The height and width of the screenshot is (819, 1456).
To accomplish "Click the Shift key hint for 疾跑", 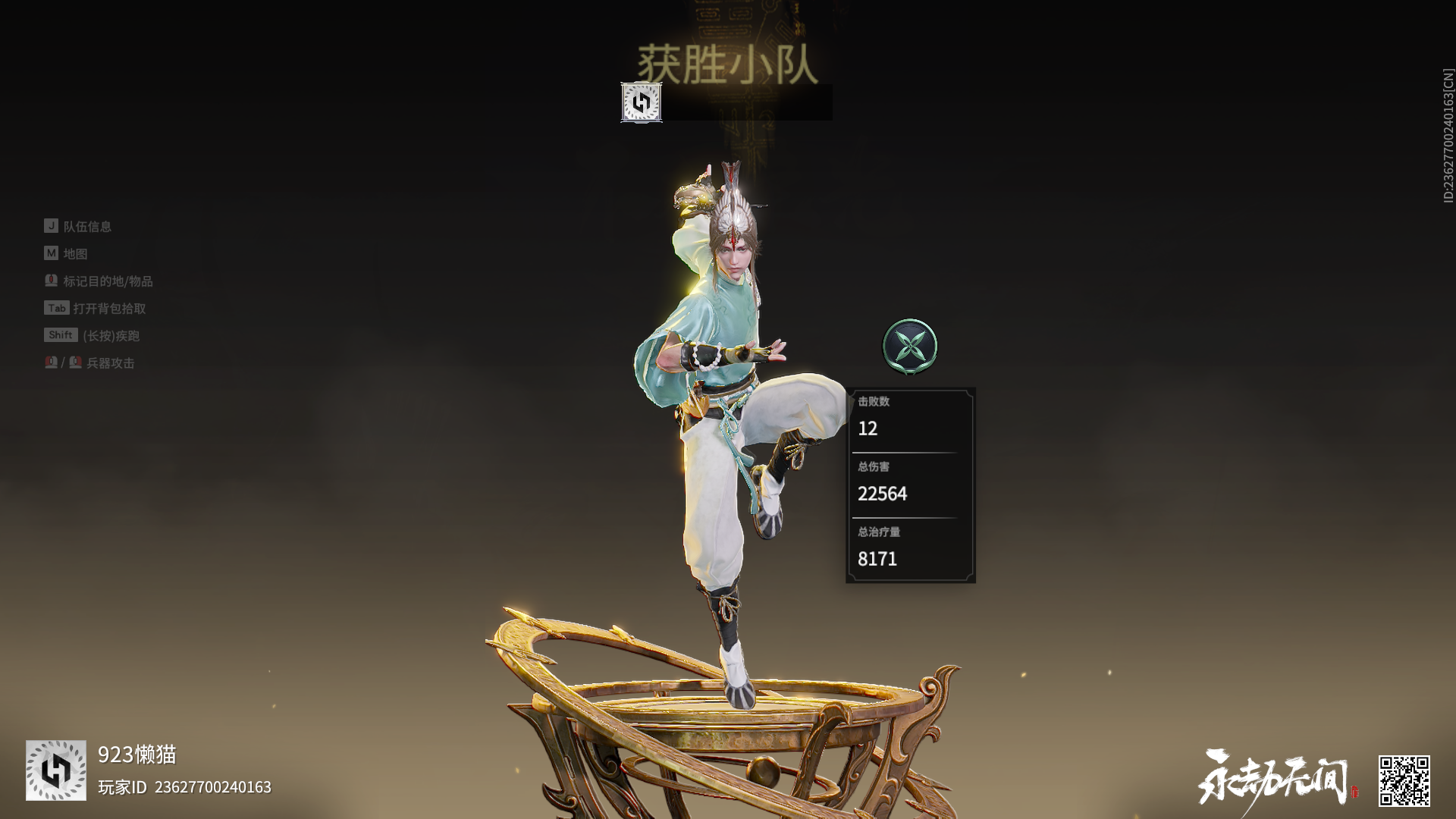I will (x=59, y=335).
